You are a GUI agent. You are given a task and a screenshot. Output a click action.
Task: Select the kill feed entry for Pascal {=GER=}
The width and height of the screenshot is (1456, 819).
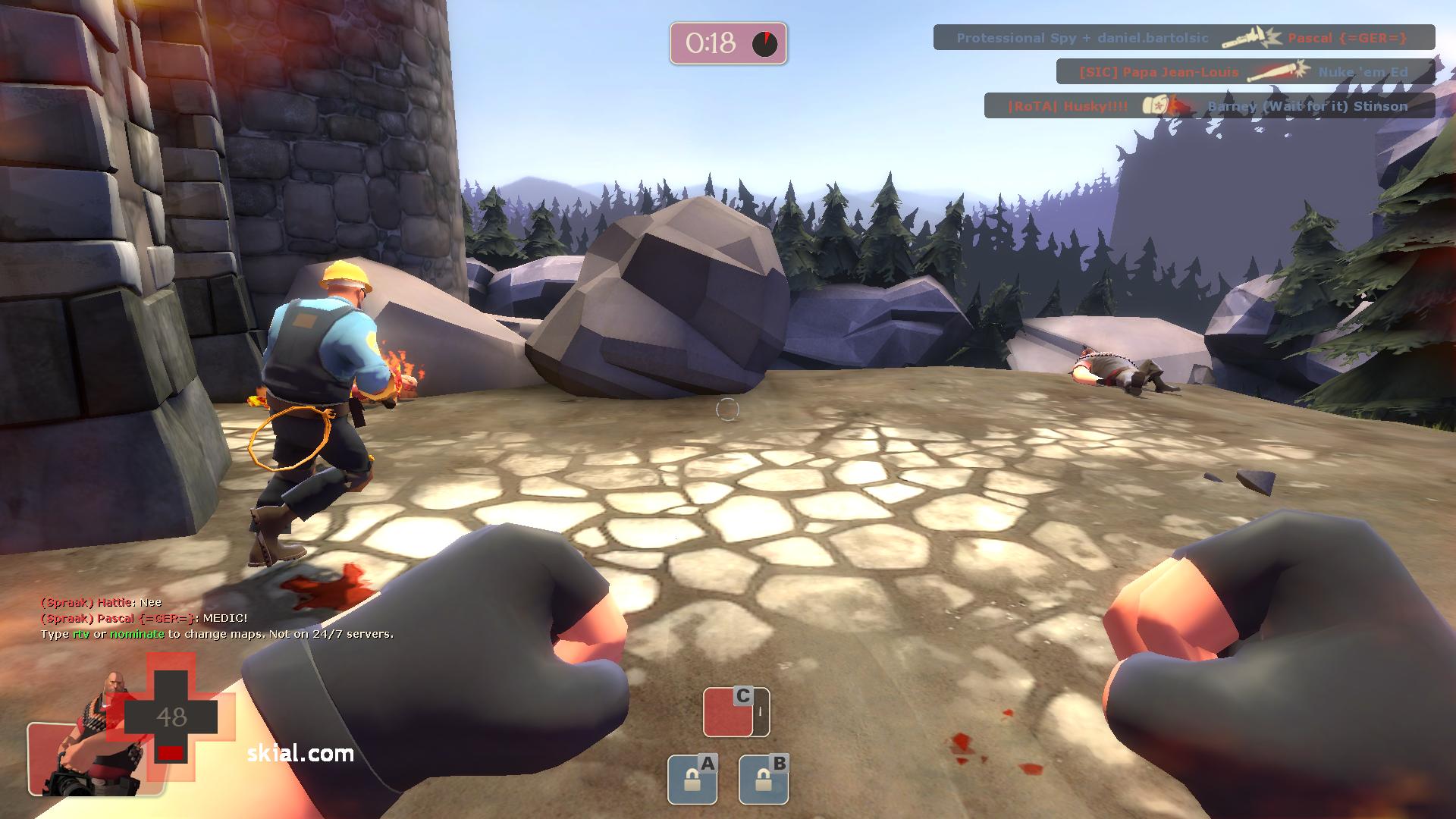1183,37
